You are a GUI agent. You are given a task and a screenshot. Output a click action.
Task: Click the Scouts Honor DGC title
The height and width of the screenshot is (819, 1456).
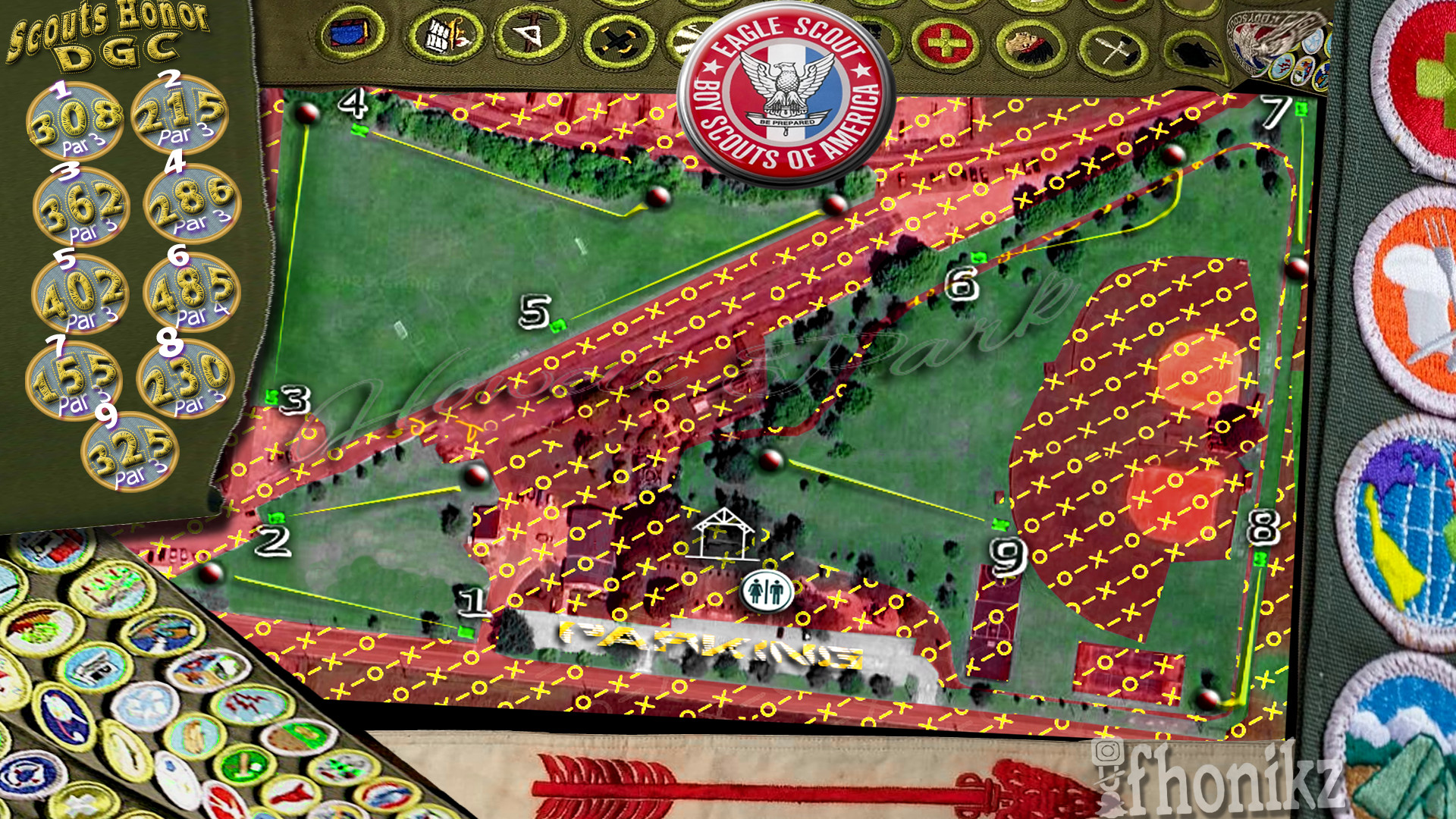[108, 34]
